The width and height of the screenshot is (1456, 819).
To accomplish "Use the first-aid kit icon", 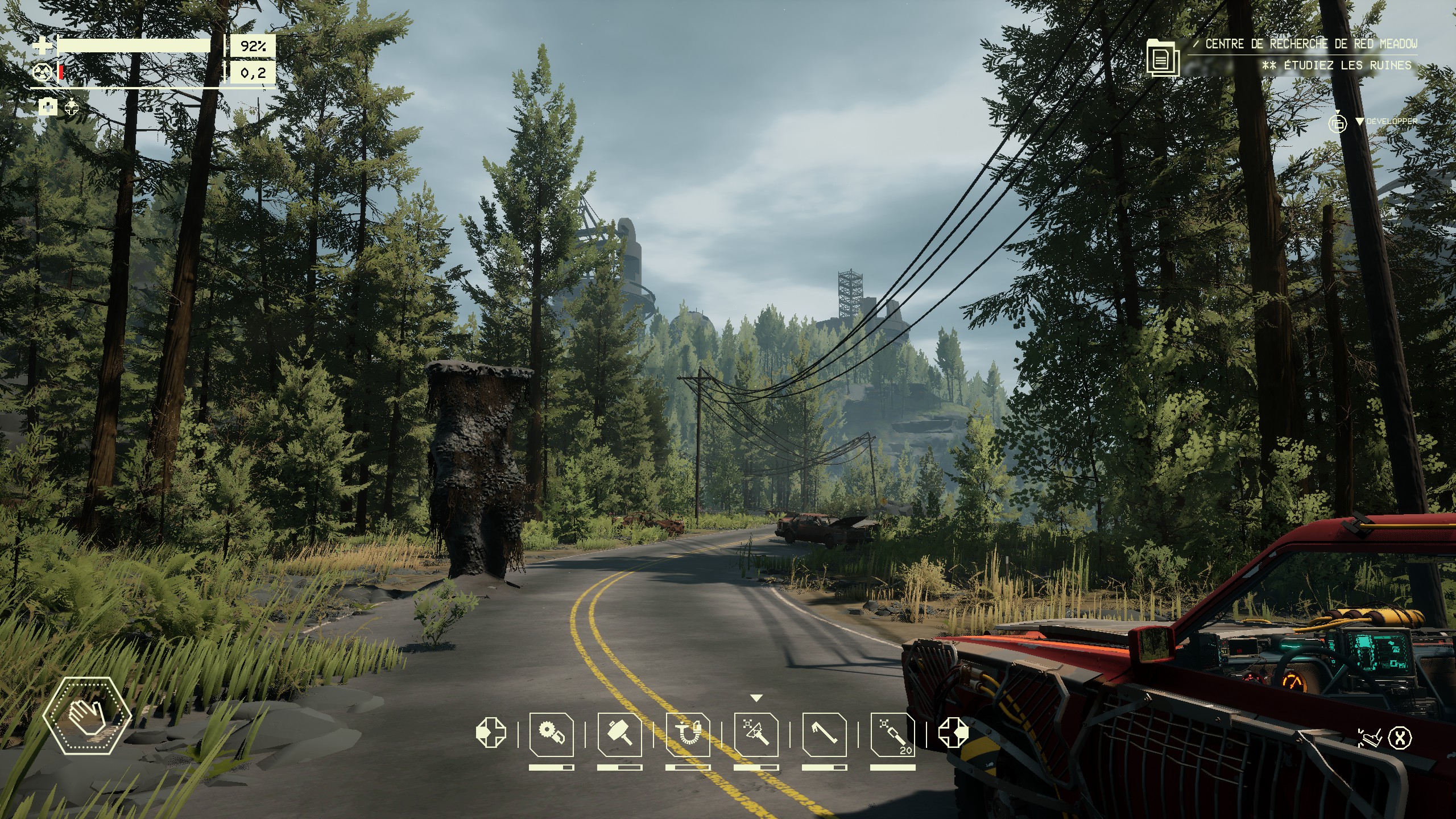I will pos(48,106).
